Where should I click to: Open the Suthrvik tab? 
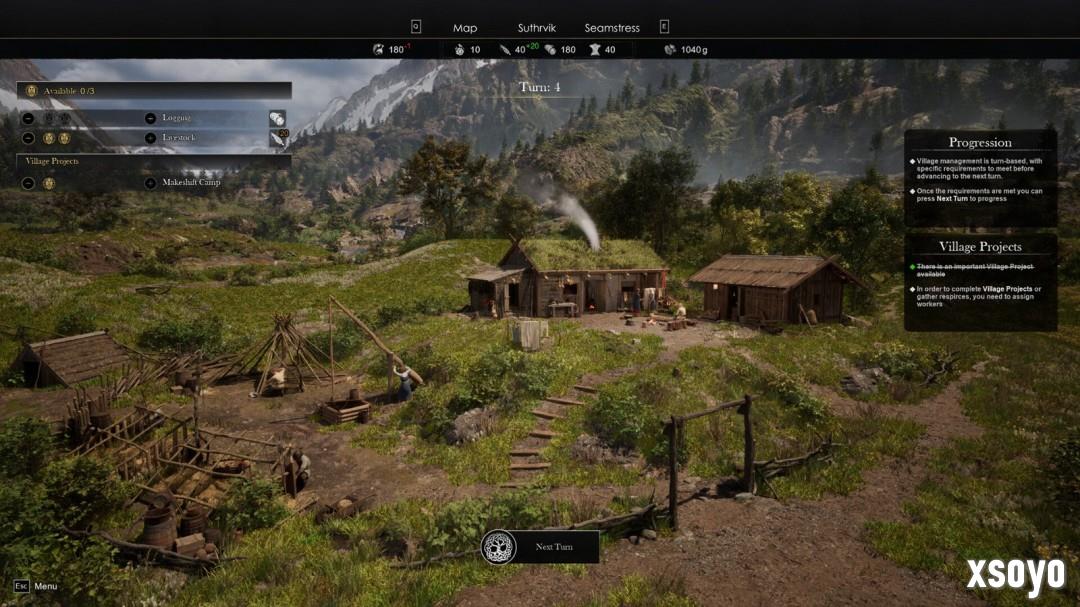[x=536, y=28]
